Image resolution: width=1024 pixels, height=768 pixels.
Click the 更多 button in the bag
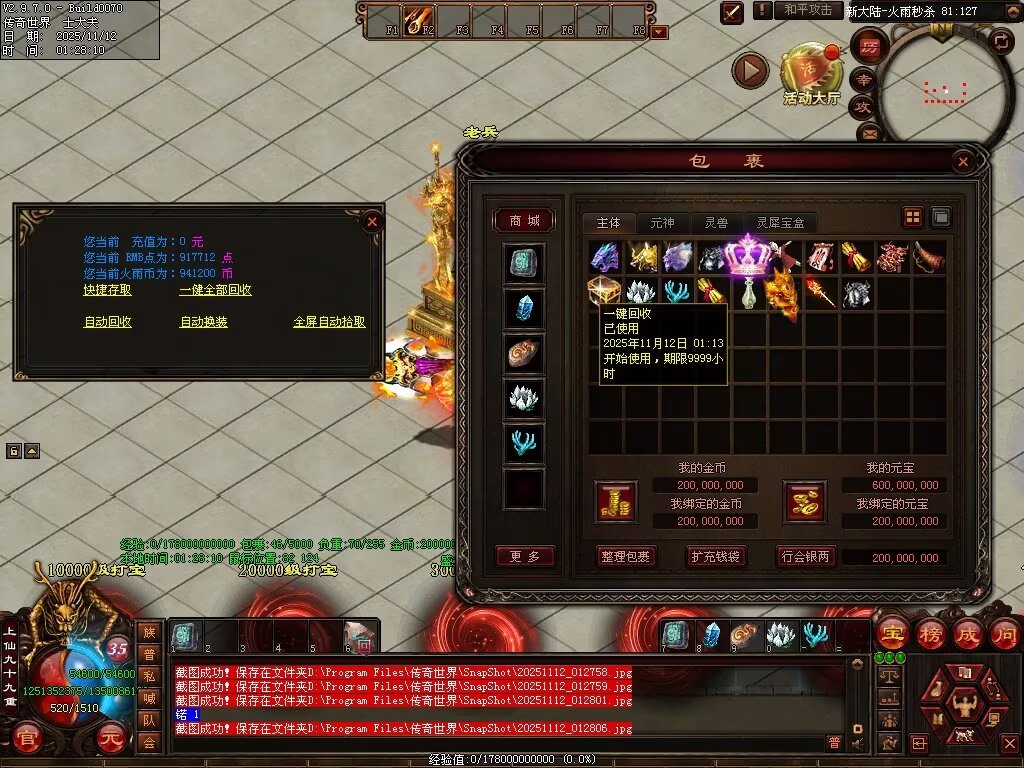coord(524,556)
